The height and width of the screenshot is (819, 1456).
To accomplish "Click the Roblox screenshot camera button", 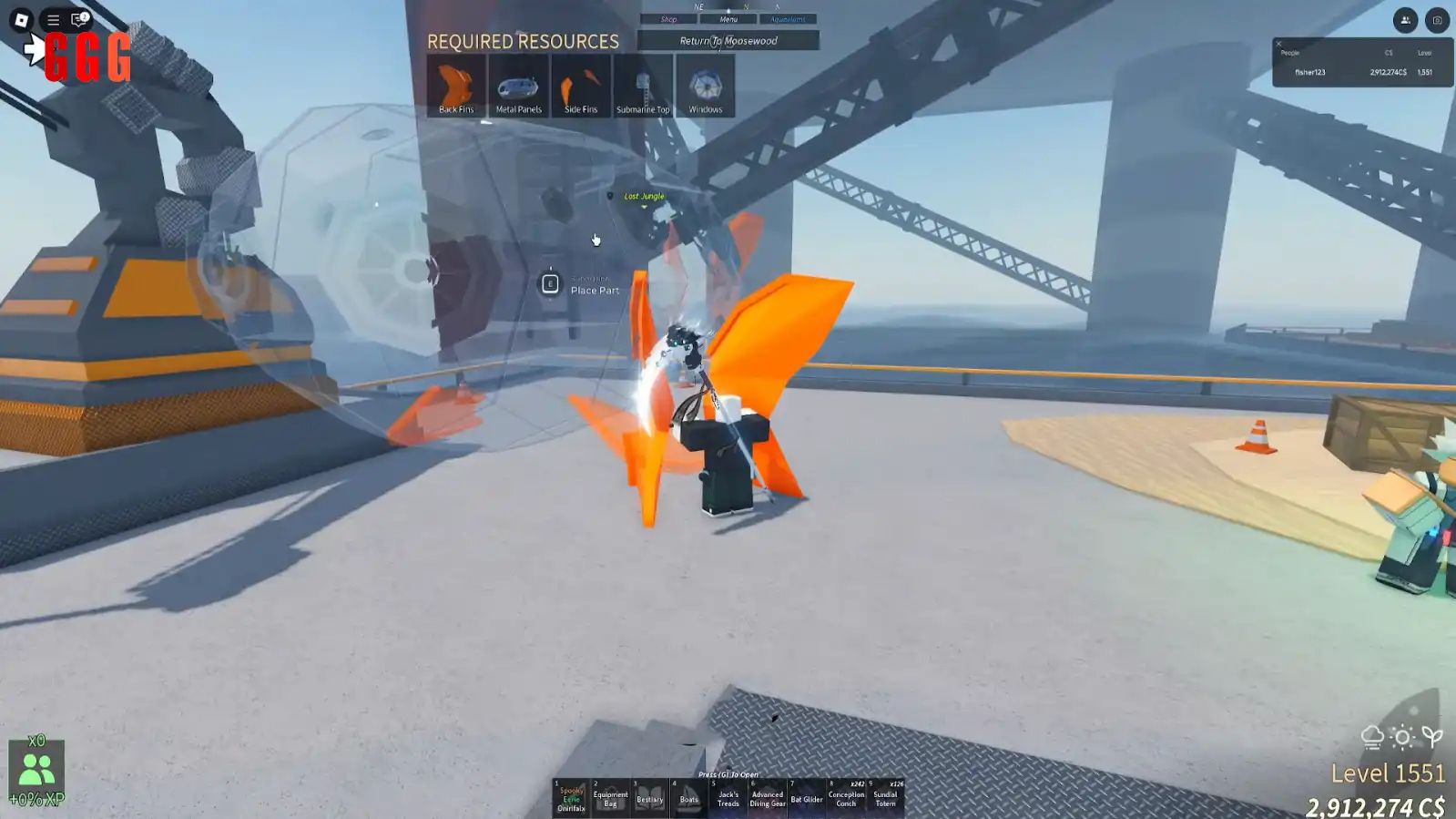I will pos(1437,20).
